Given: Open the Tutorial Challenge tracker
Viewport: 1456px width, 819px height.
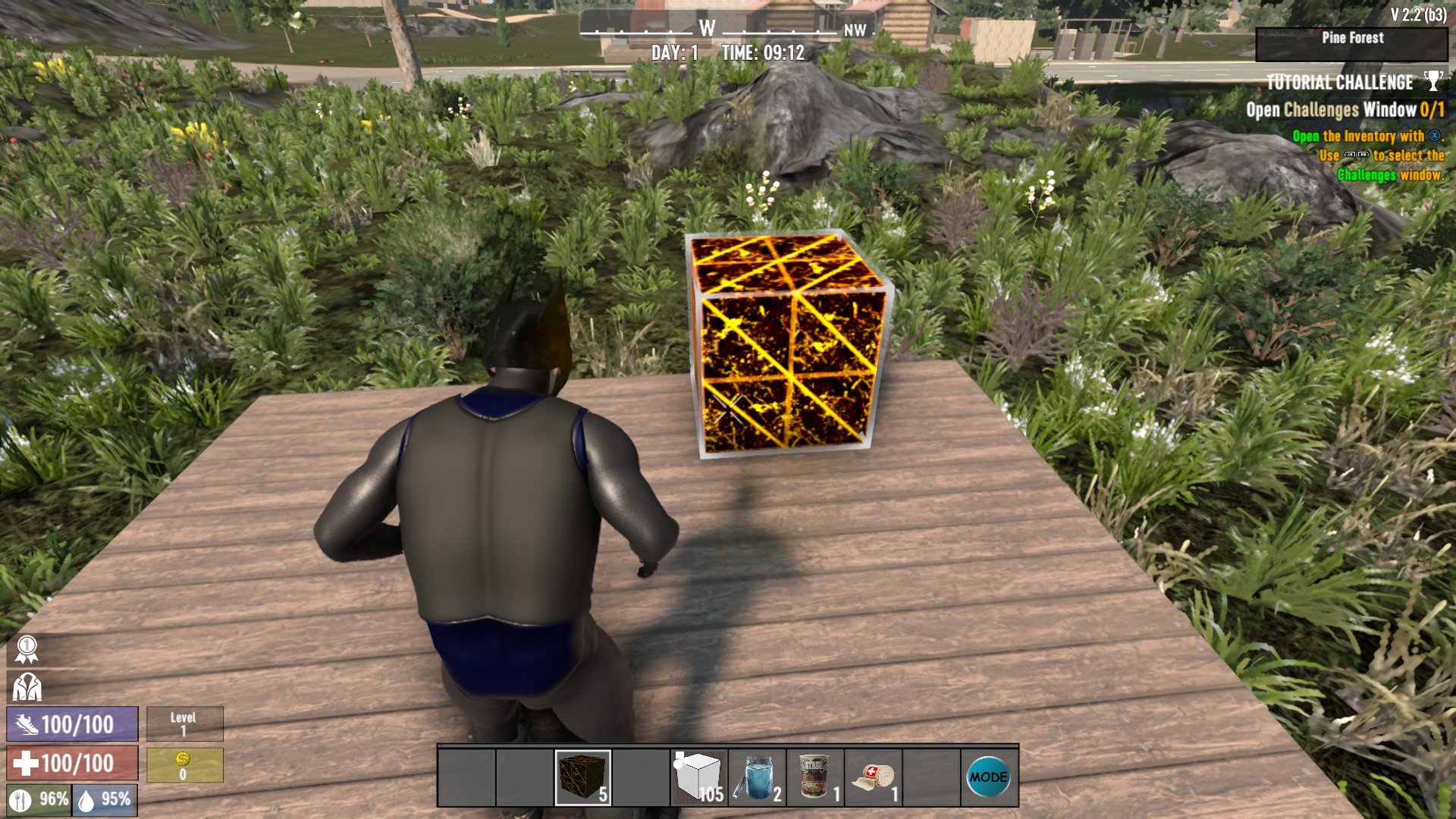Looking at the screenshot, I should 1339,83.
